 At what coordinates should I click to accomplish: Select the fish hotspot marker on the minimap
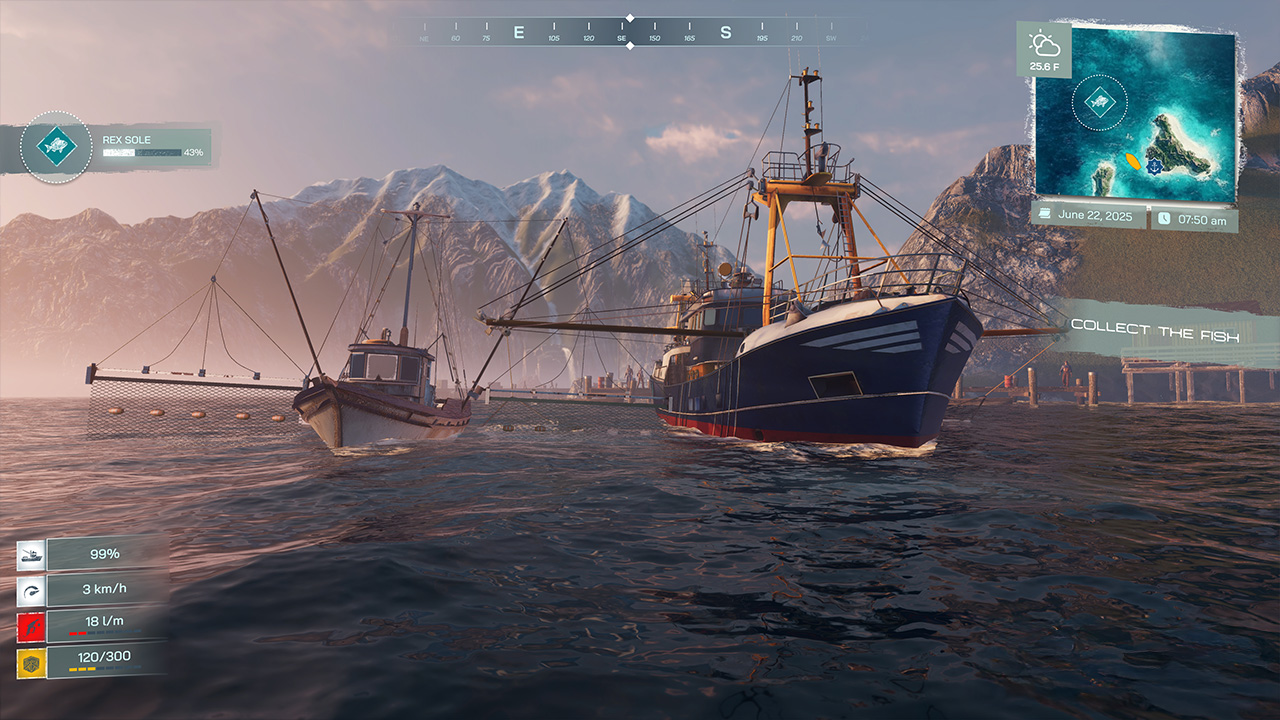pyautogui.click(x=1100, y=101)
